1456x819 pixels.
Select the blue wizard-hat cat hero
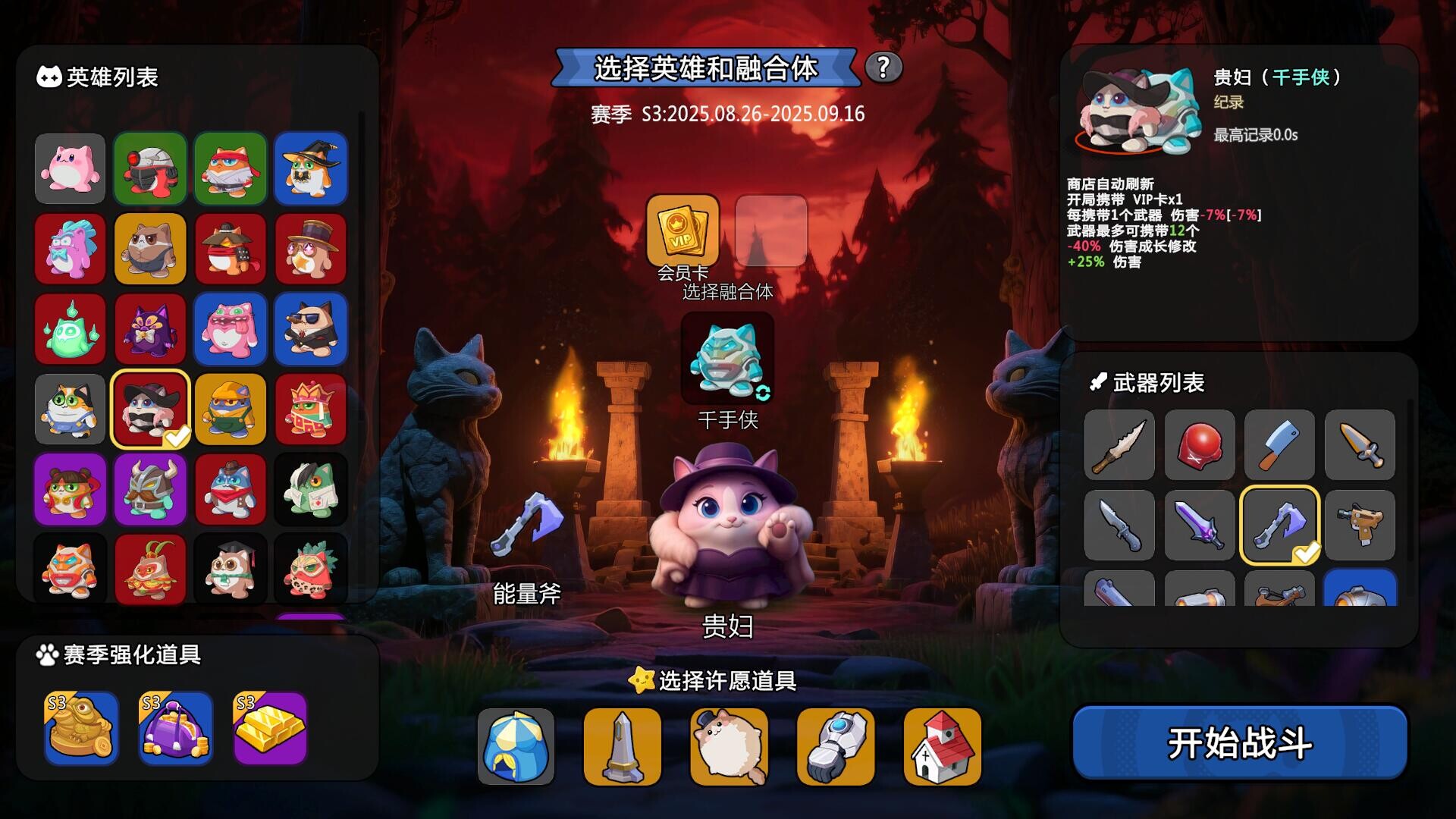coord(310,168)
